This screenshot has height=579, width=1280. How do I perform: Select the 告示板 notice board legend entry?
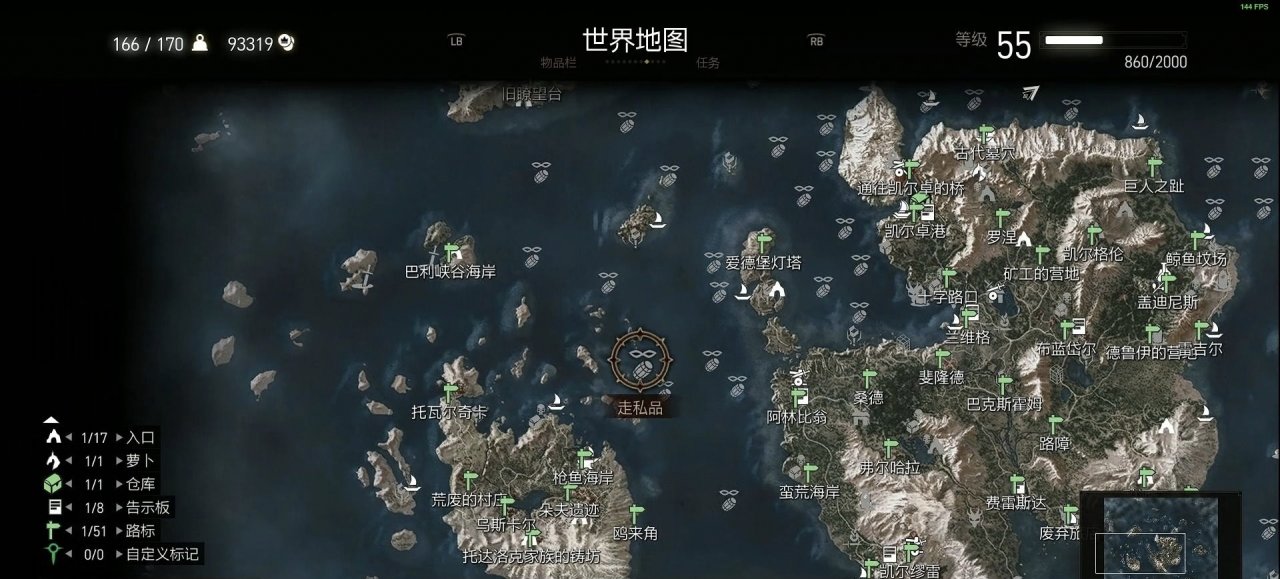pyautogui.click(x=148, y=508)
